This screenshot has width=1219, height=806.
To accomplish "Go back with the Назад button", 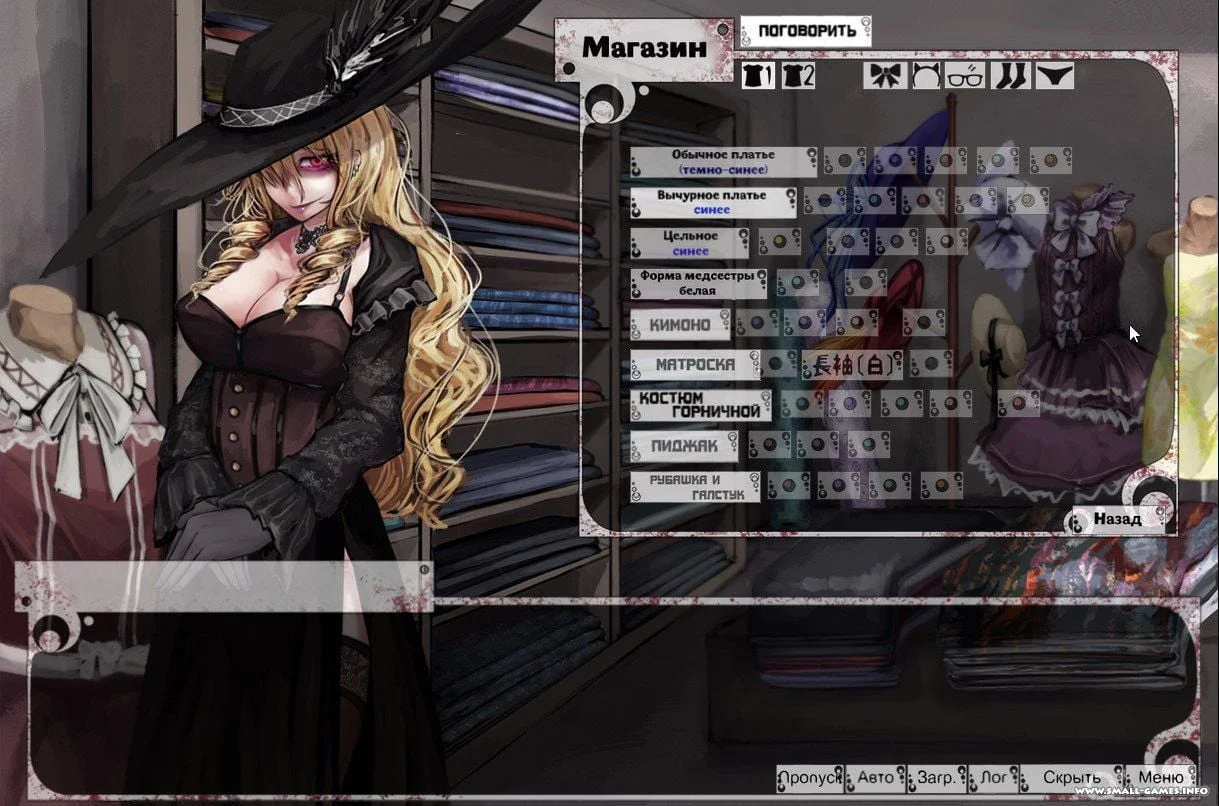I will [x=1116, y=519].
